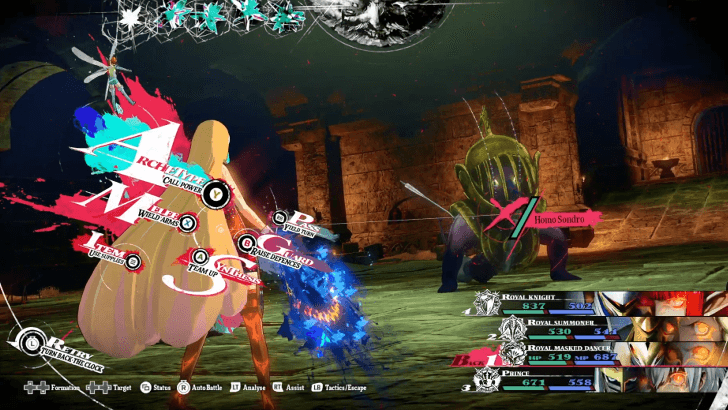The height and width of the screenshot is (410, 728).
Task: Select the Royal Masked Dancer party row
Action: point(600,353)
